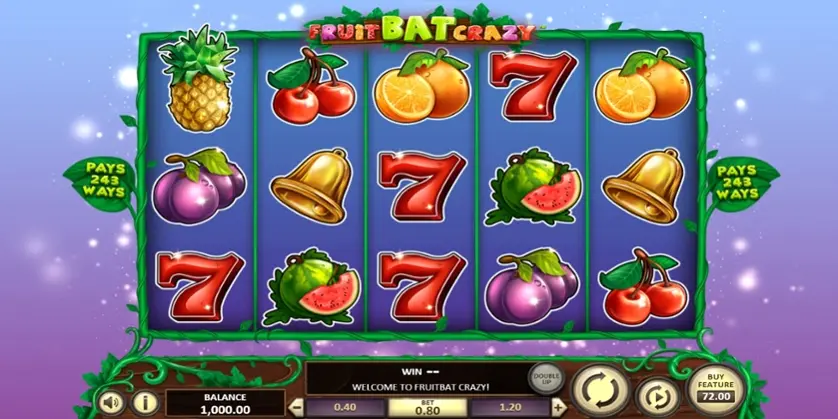The width and height of the screenshot is (838, 419).
Task: Select the 0.40 bet amount
Action: [346, 408]
